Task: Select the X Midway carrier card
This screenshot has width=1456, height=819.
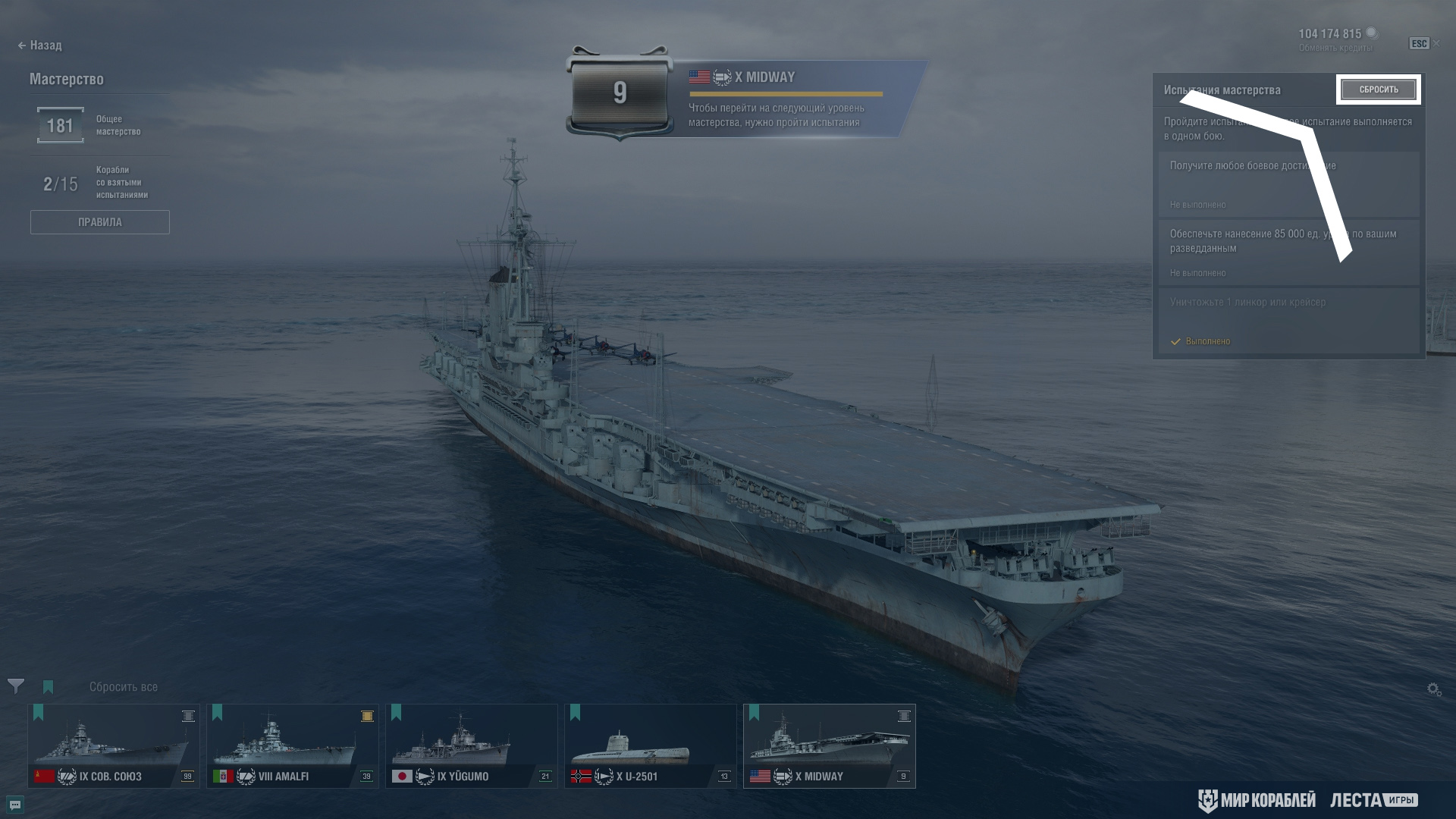Action: (830, 746)
